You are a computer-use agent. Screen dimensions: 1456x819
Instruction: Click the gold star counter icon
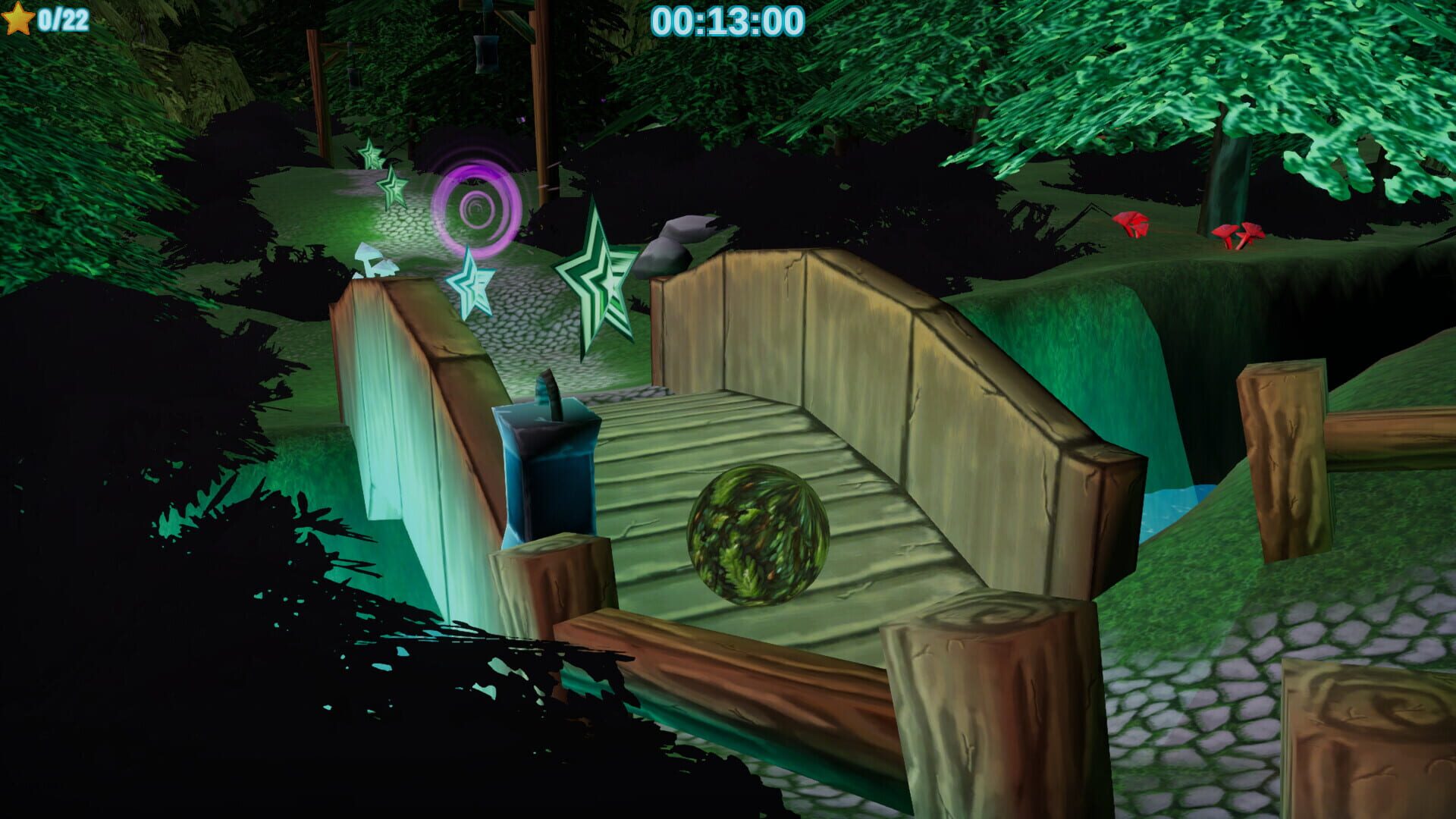(17, 17)
